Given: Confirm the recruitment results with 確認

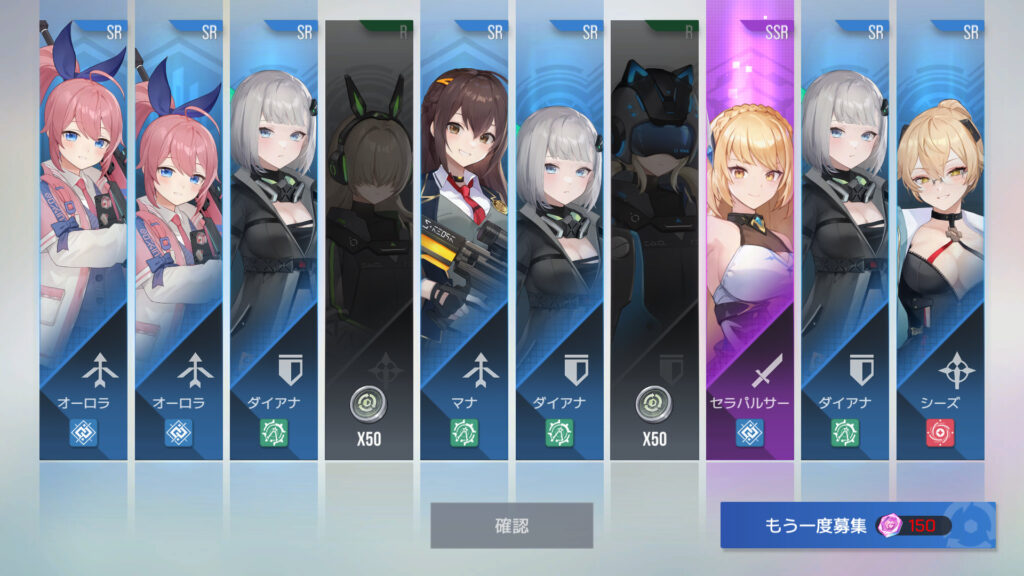Looking at the screenshot, I should tap(511, 525).
